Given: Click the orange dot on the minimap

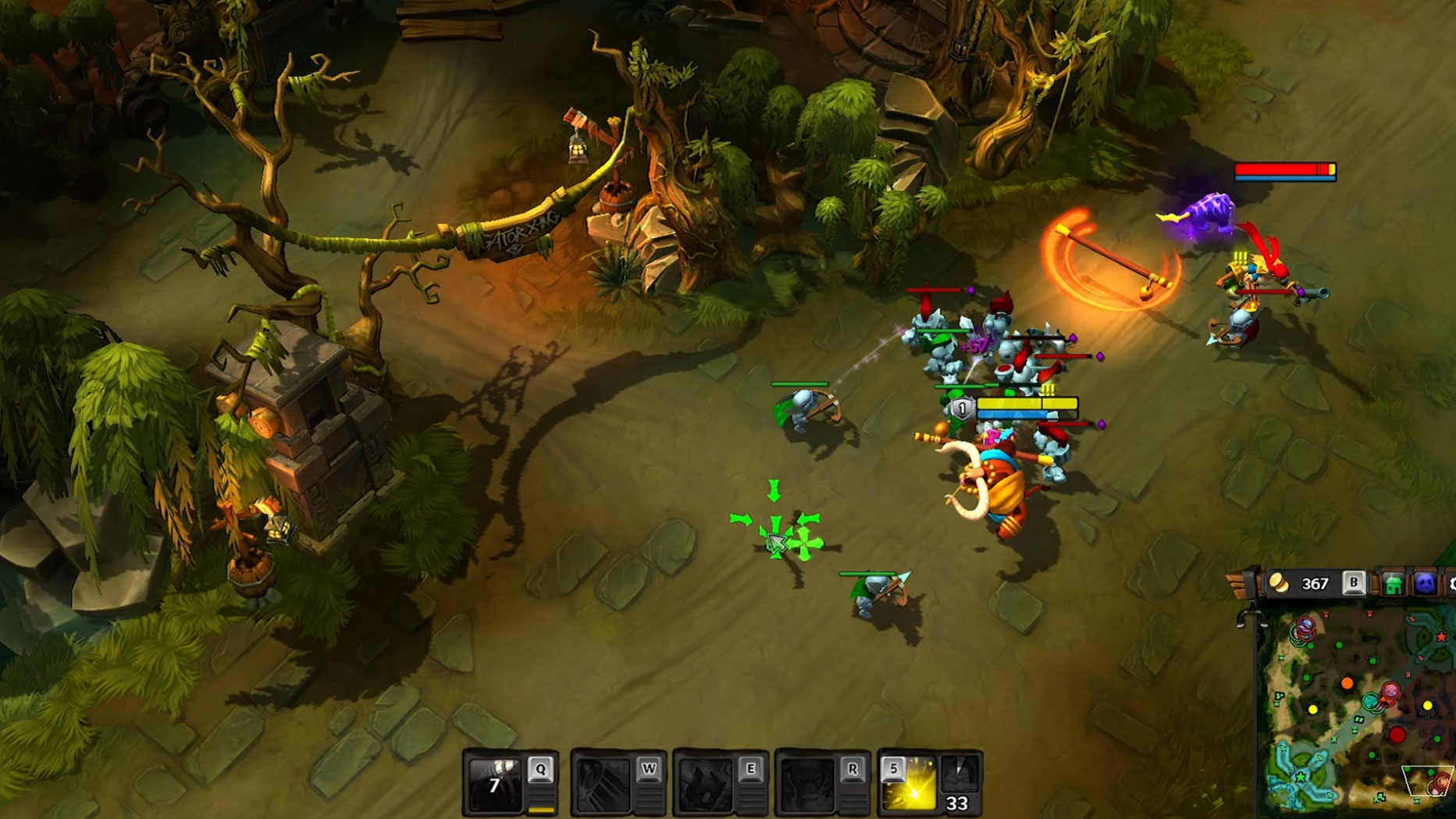Looking at the screenshot, I should [1347, 684].
